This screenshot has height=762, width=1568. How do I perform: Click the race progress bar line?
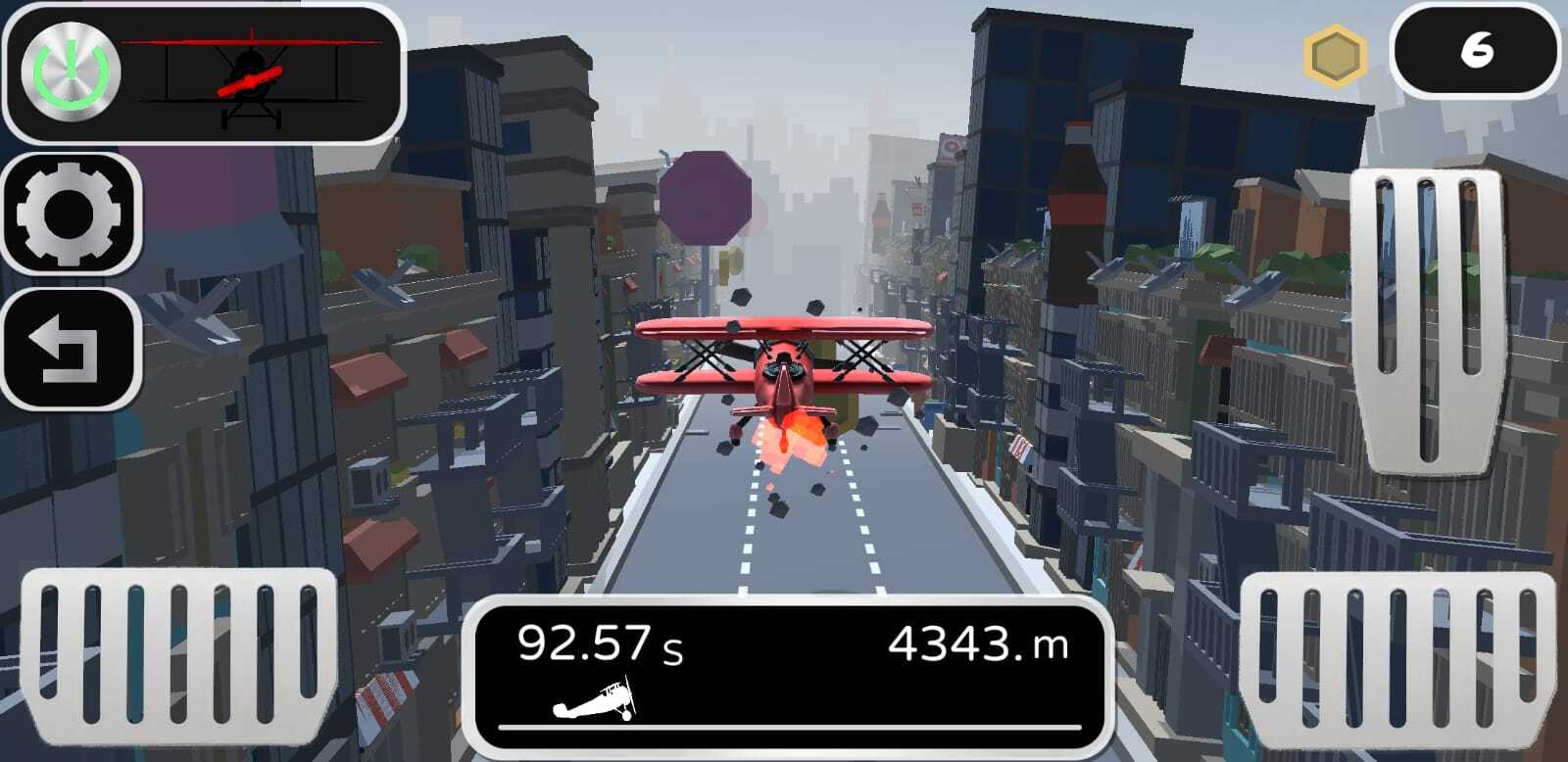pos(794,729)
